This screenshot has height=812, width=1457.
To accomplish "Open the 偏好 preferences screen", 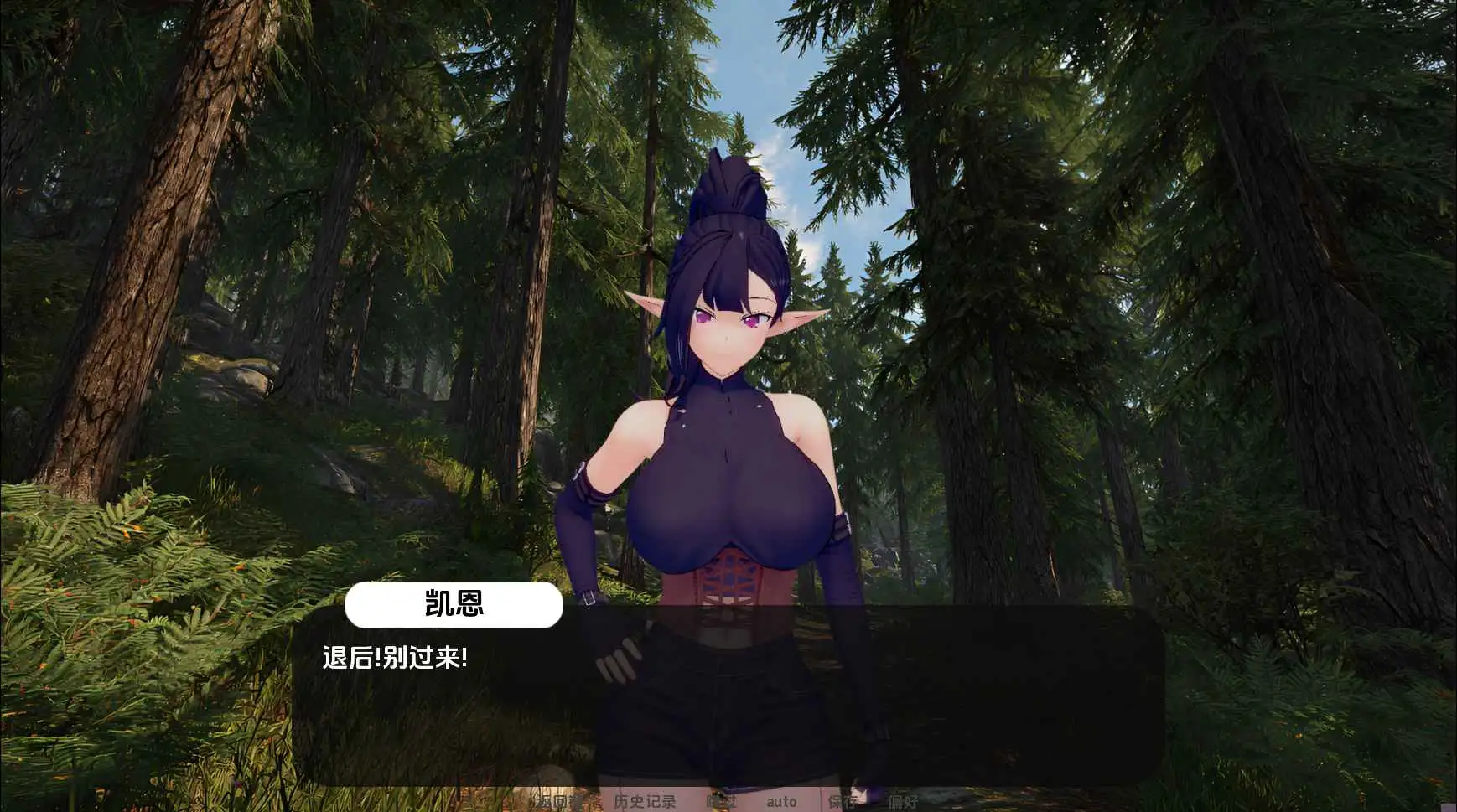I will pyautogui.click(x=905, y=801).
